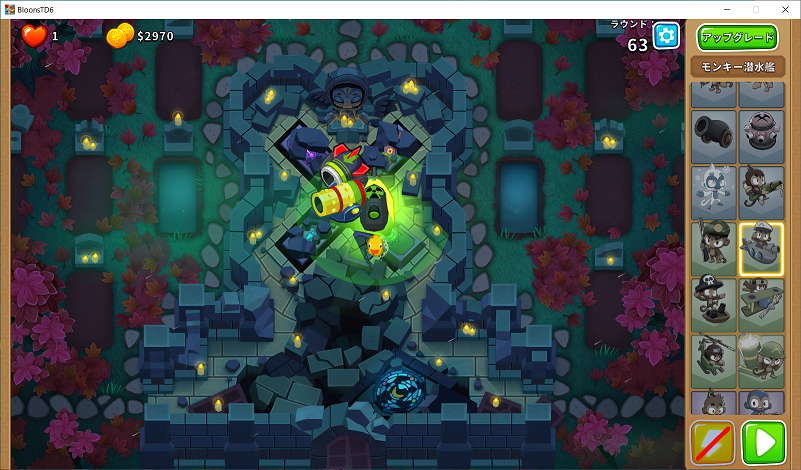Click the green アップグレード button
Screen dimensions: 801x470
[x=737, y=38]
